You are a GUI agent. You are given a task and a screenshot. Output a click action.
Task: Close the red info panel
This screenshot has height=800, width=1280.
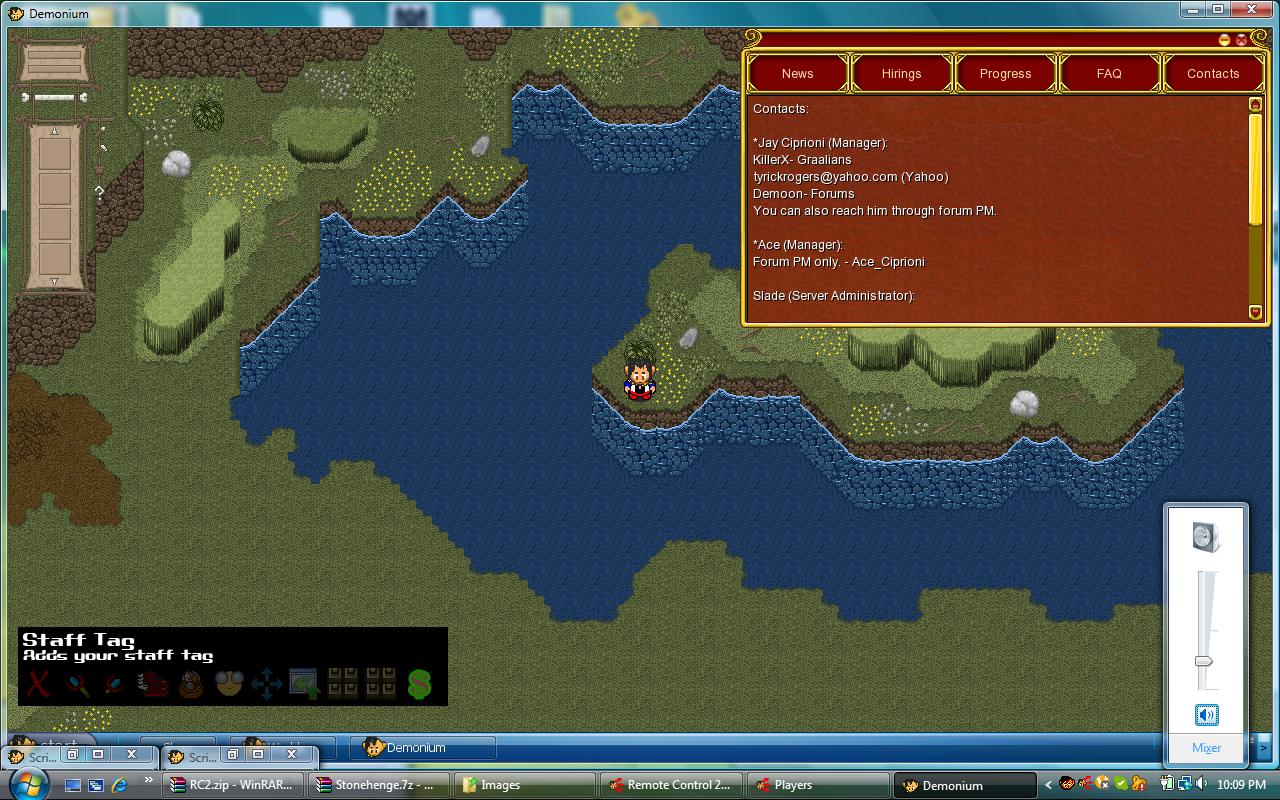[1241, 40]
